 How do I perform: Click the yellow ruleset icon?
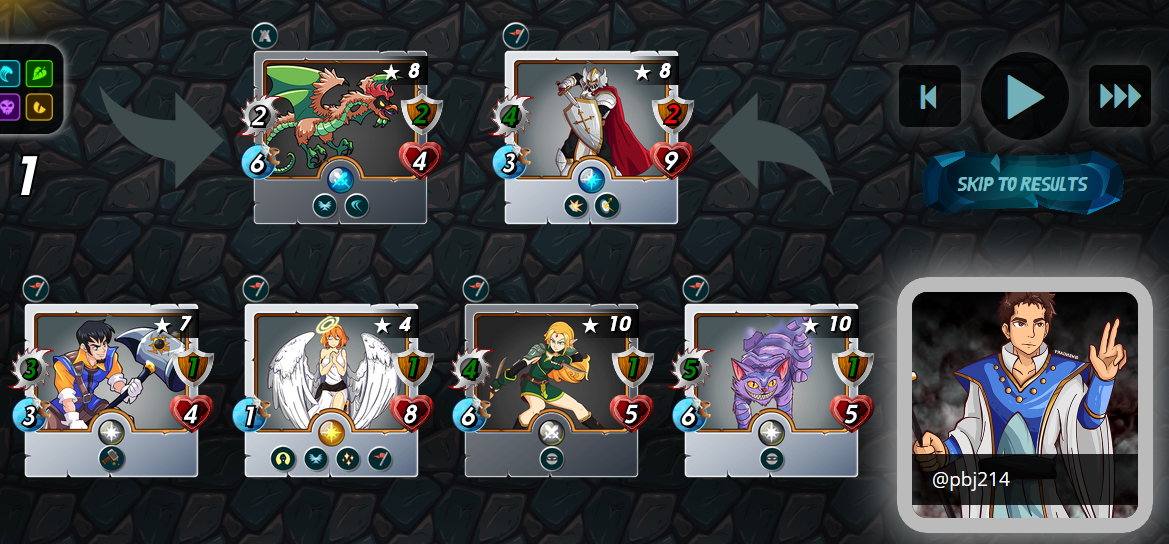click(39, 106)
